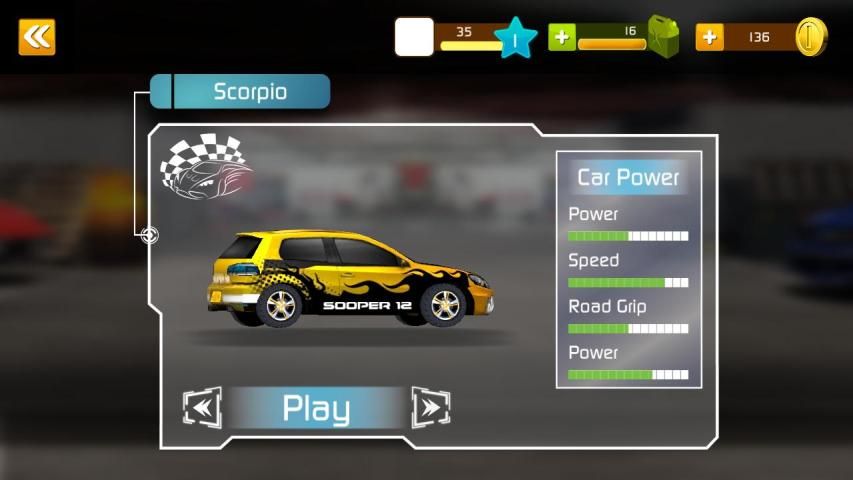Show the previous car with left arrow
This screenshot has height=480, width=853.
[x=201, y=408]
